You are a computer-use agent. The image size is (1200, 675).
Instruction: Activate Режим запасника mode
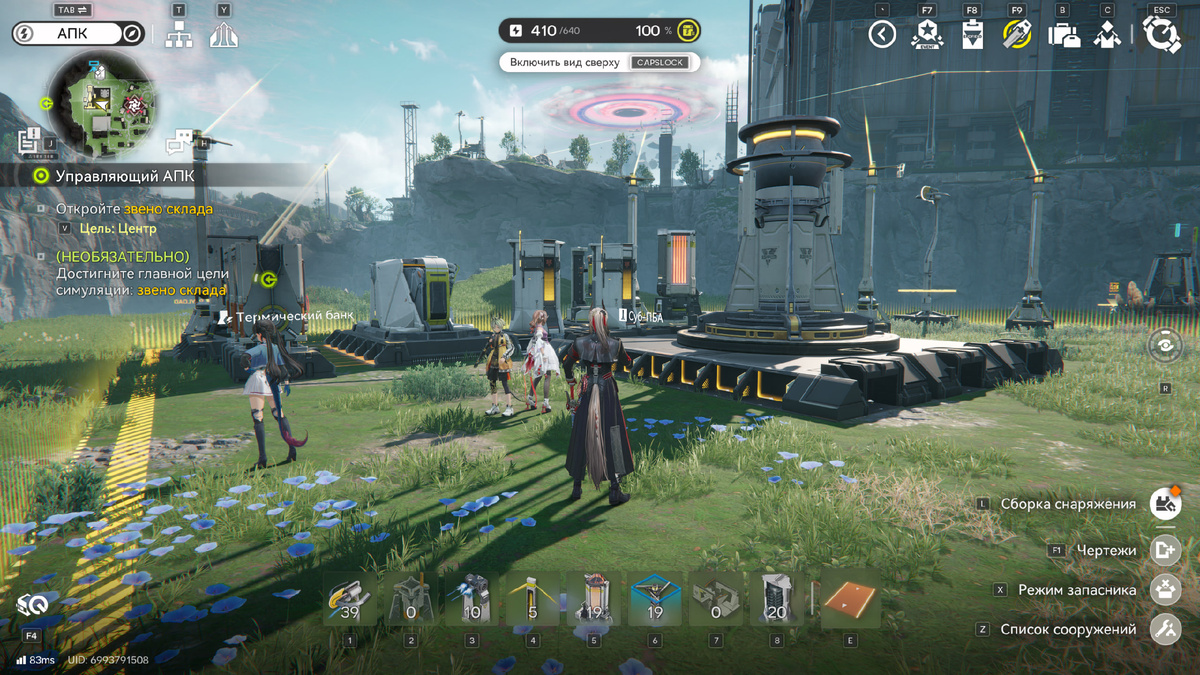(1165, 590)
